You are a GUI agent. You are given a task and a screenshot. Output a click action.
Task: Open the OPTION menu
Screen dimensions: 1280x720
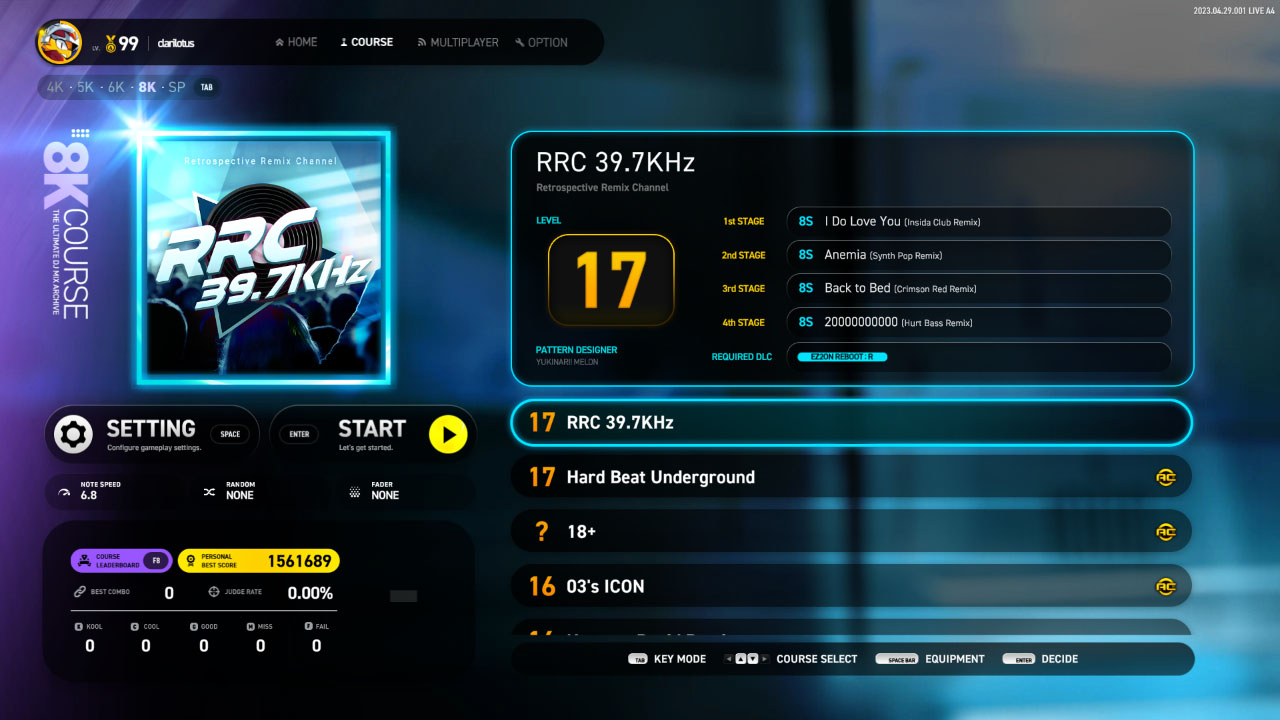point(541,43)
